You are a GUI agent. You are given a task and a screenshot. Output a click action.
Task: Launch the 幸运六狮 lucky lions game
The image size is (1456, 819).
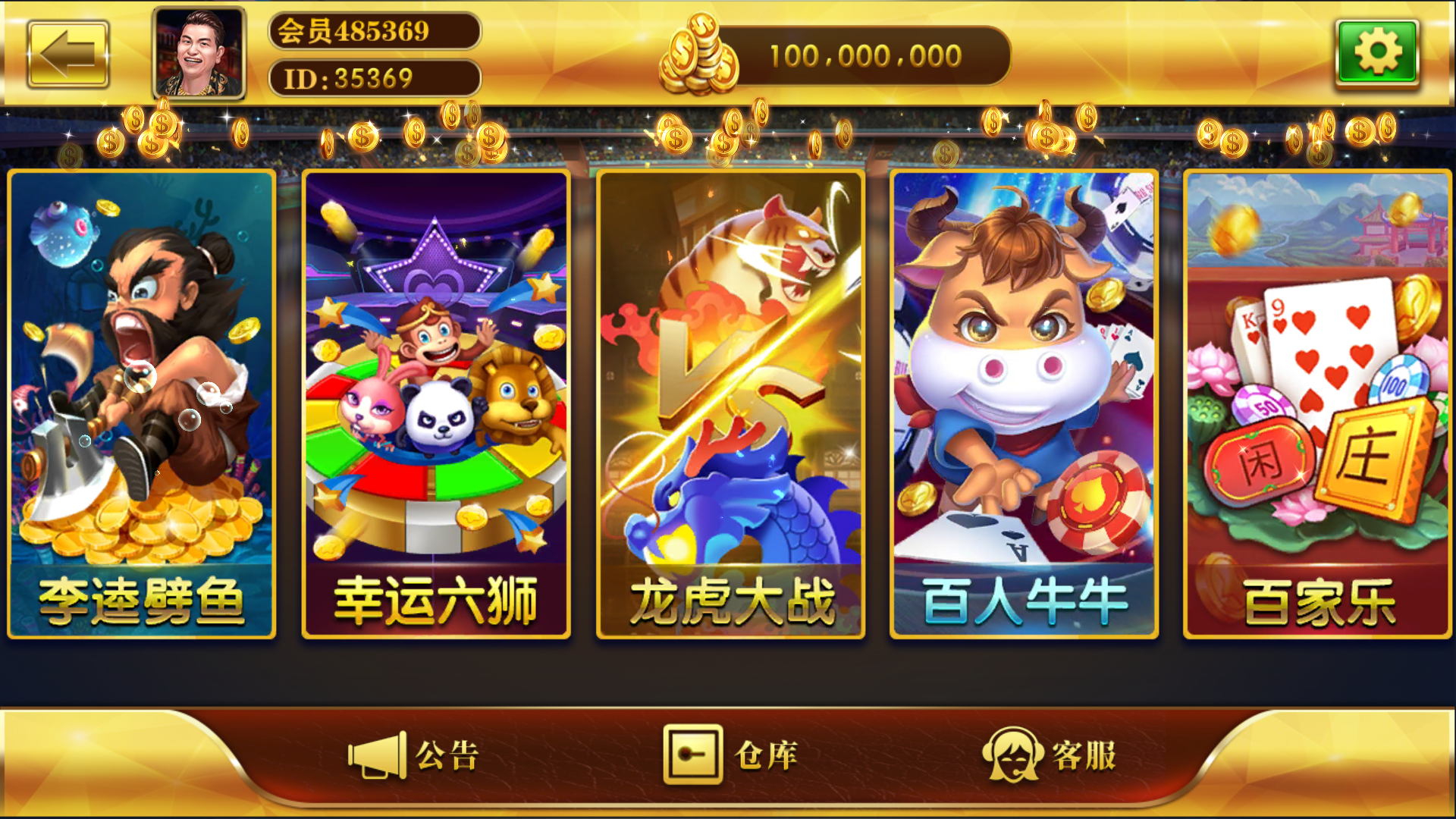436,402
